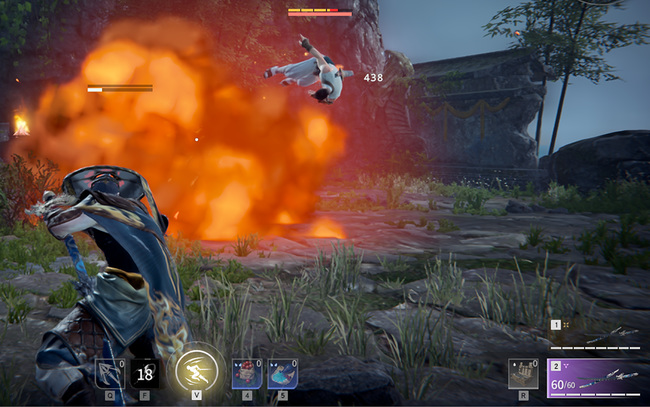Trigger the glowing dash ultimate skill
The image size is (650, 407).
(197, 372)
